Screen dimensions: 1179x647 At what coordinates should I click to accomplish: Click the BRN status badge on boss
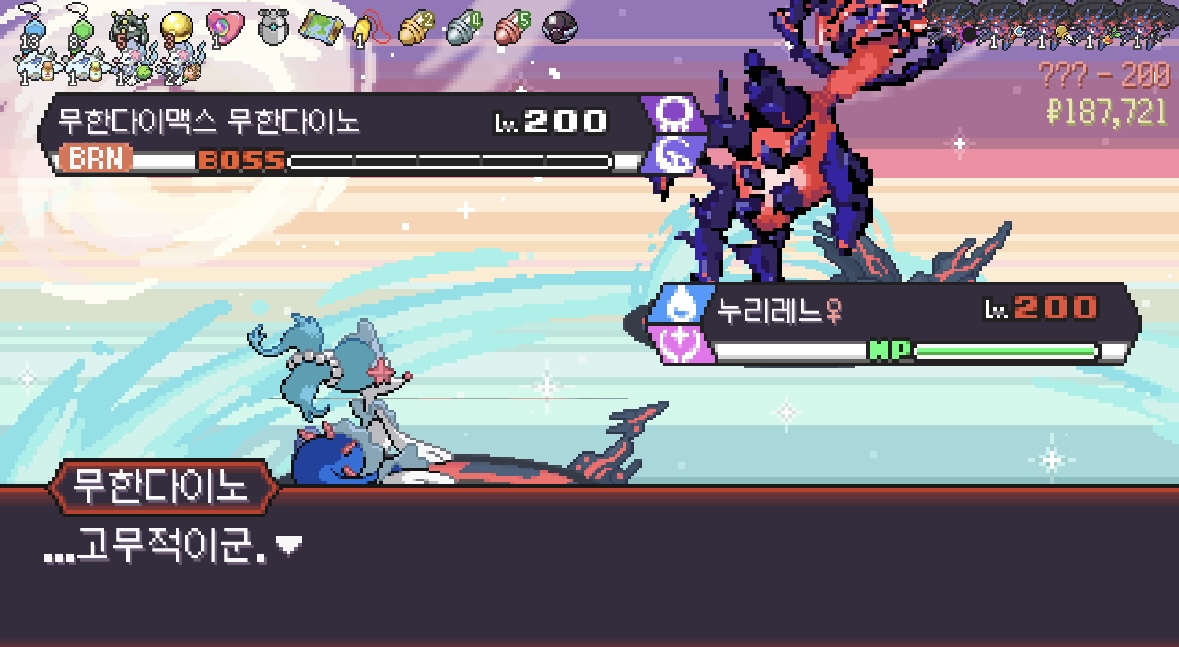point(95,160)
